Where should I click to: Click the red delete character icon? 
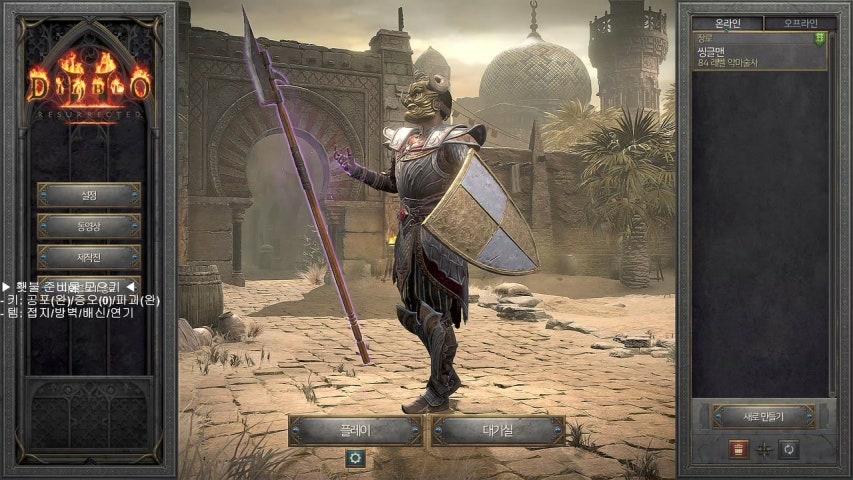pyautogui.click(x=738, y=449)
